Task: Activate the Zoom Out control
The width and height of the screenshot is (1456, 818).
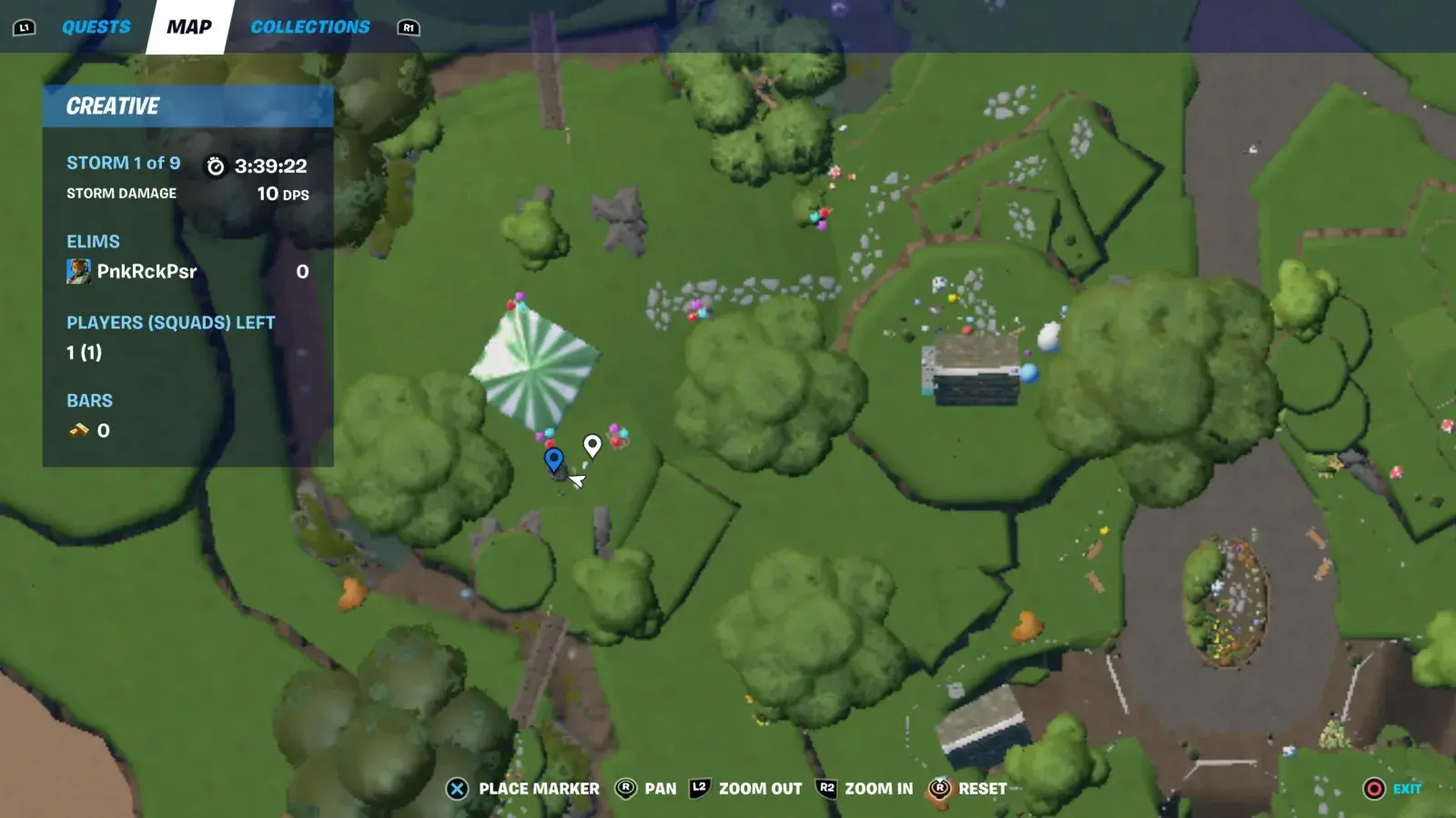Action: (x=746, y=789)
